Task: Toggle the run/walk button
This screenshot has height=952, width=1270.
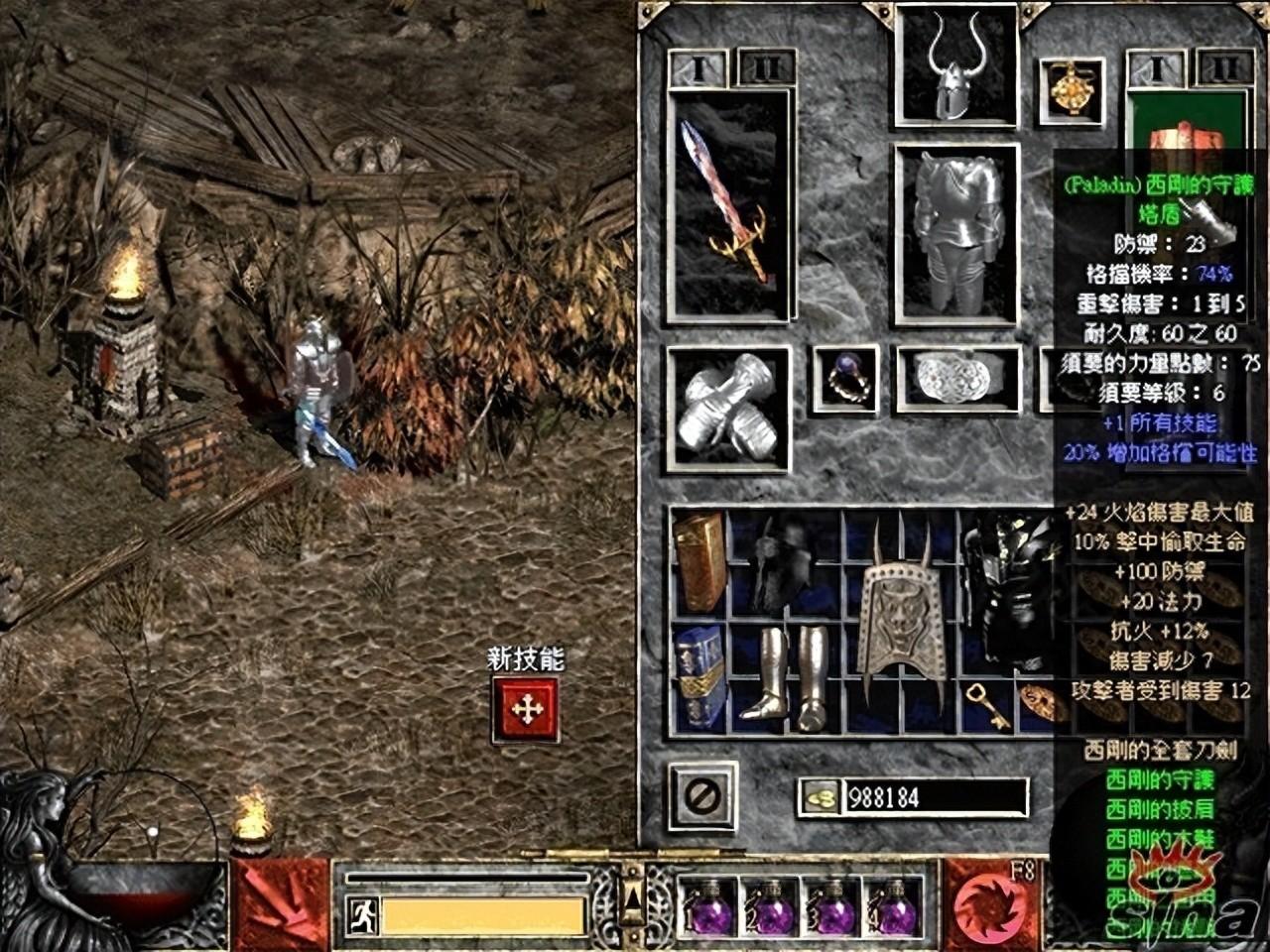Action: (362, 915)
